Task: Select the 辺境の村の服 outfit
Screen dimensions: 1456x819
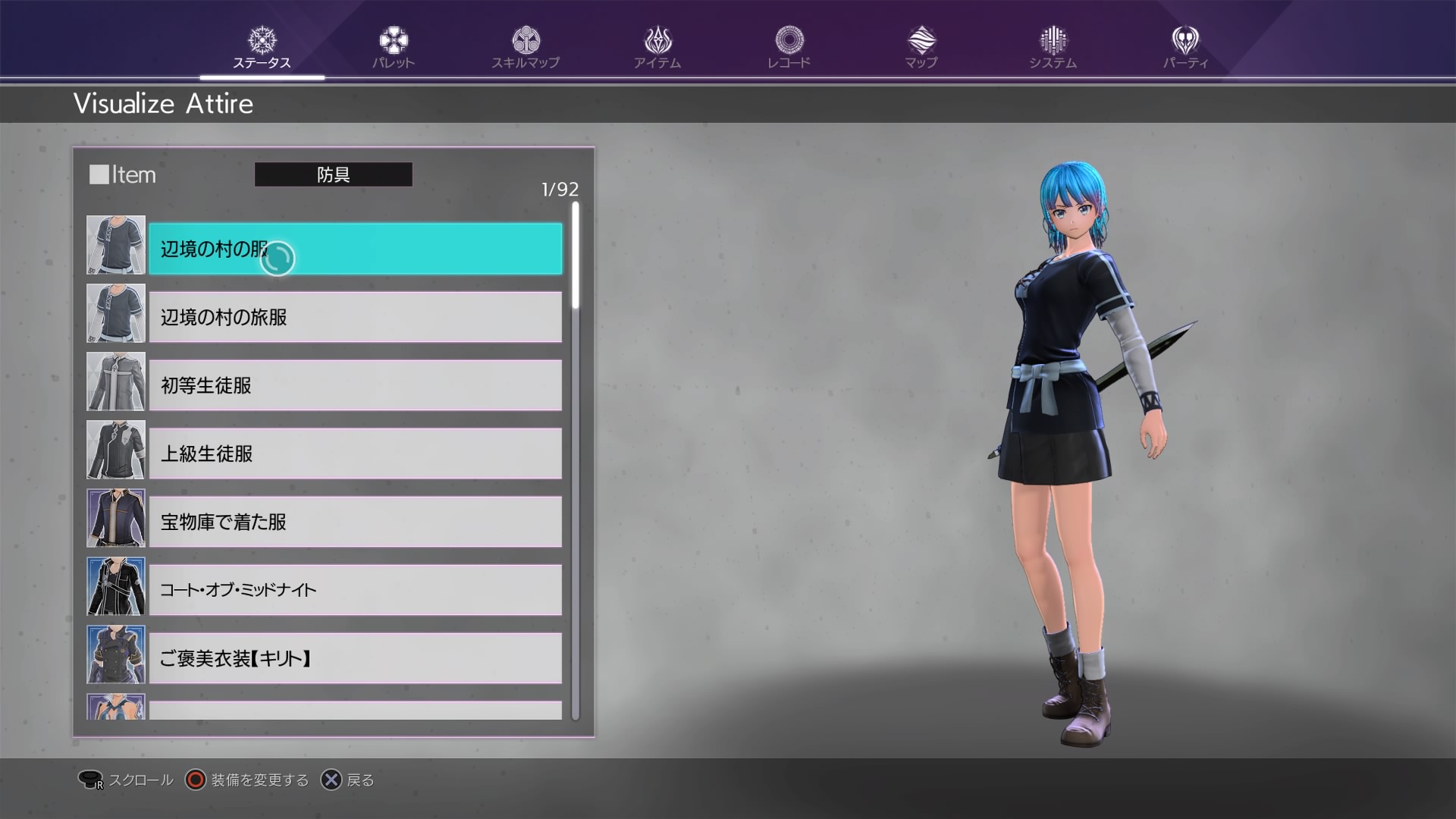Action: [355, 249]
